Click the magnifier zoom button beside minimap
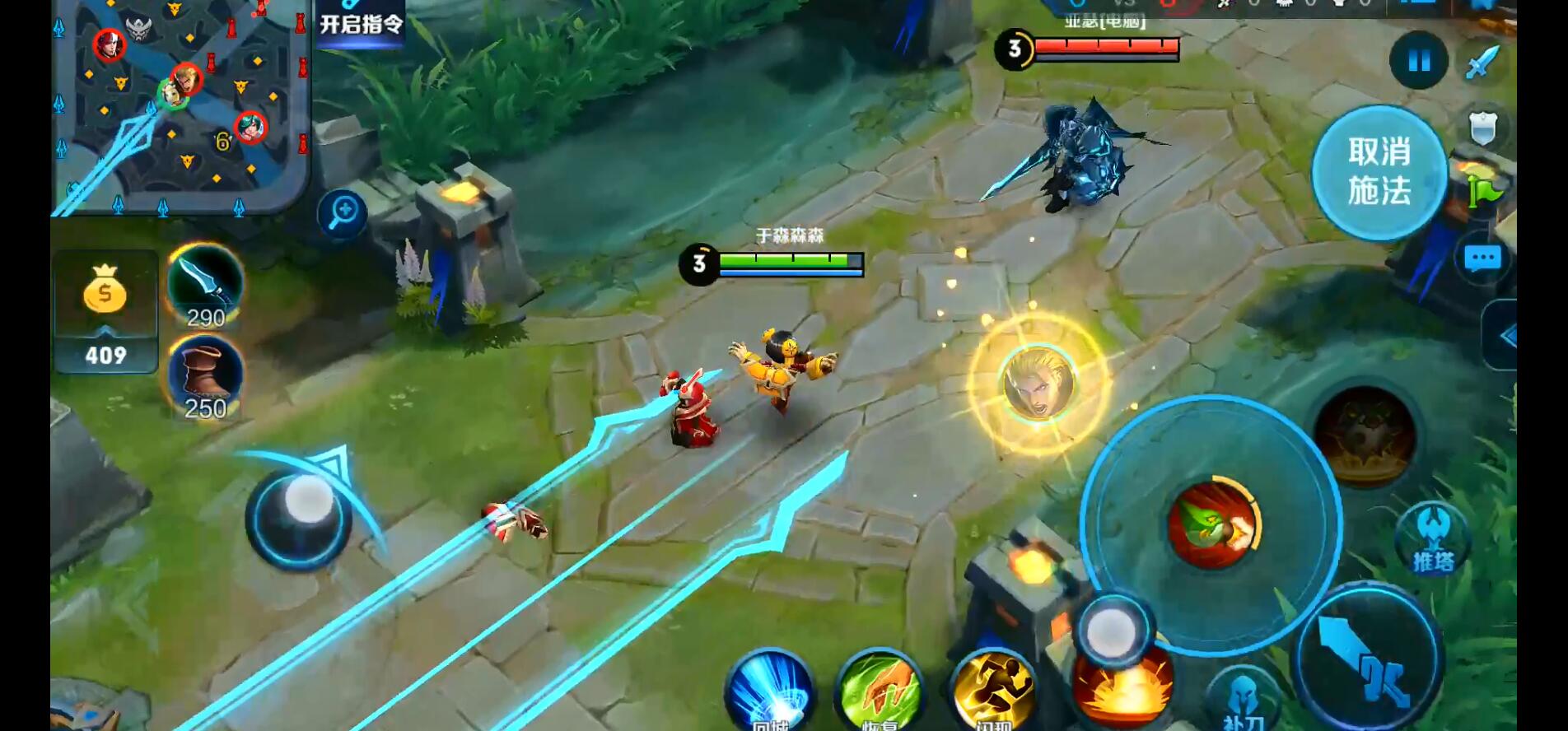This screenshot has width=1568, height=731. coord(343,214)
